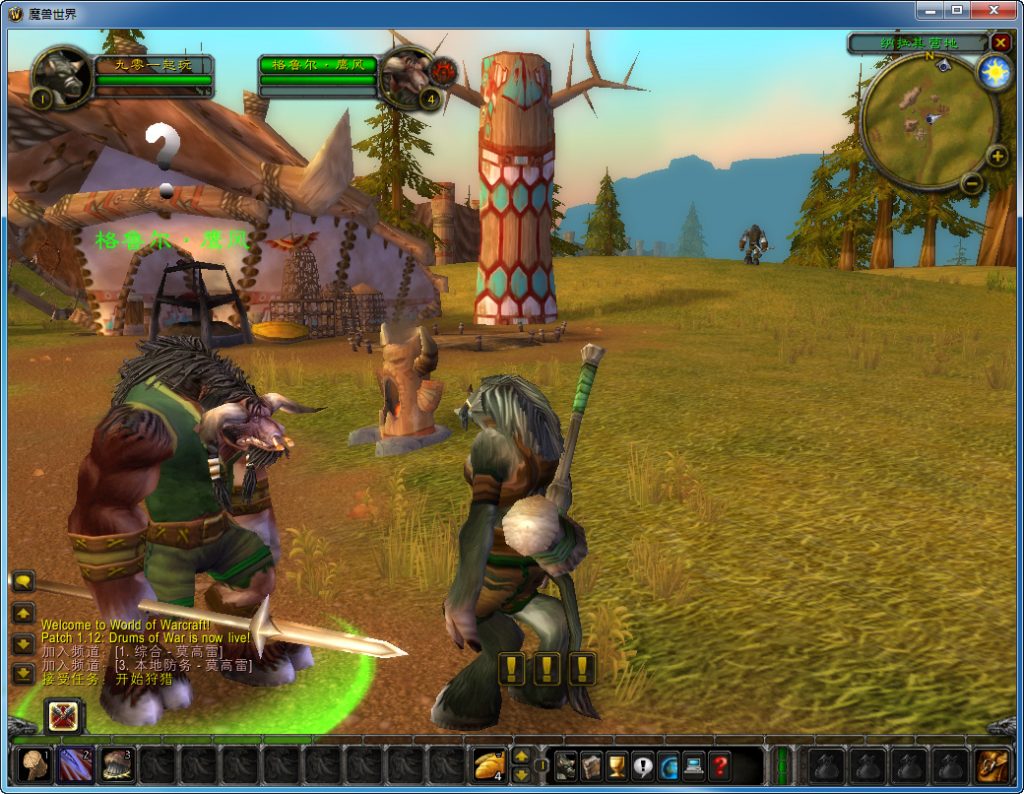
Task: Click the player portrait in the top-left
Action: coord(62,75)
